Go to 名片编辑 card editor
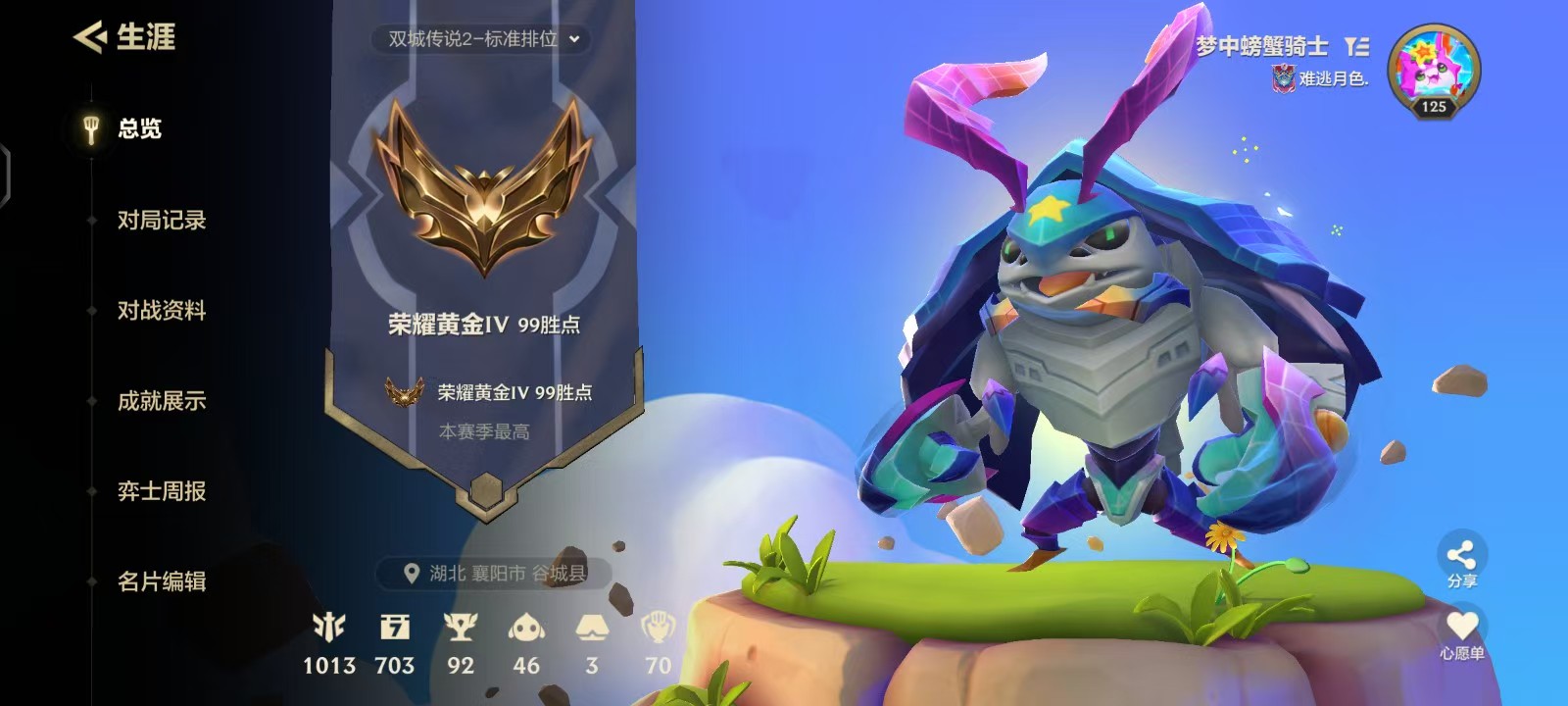Image resolution: width=1568 pixels, height=706 pixels. pos(160,580)
